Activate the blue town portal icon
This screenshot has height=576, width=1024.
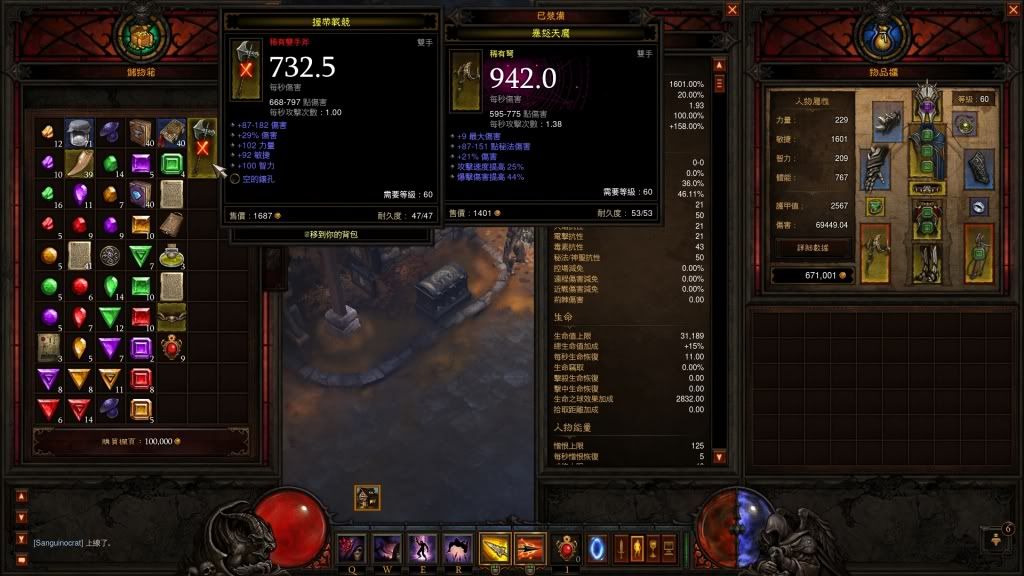(x=600, y=548)
